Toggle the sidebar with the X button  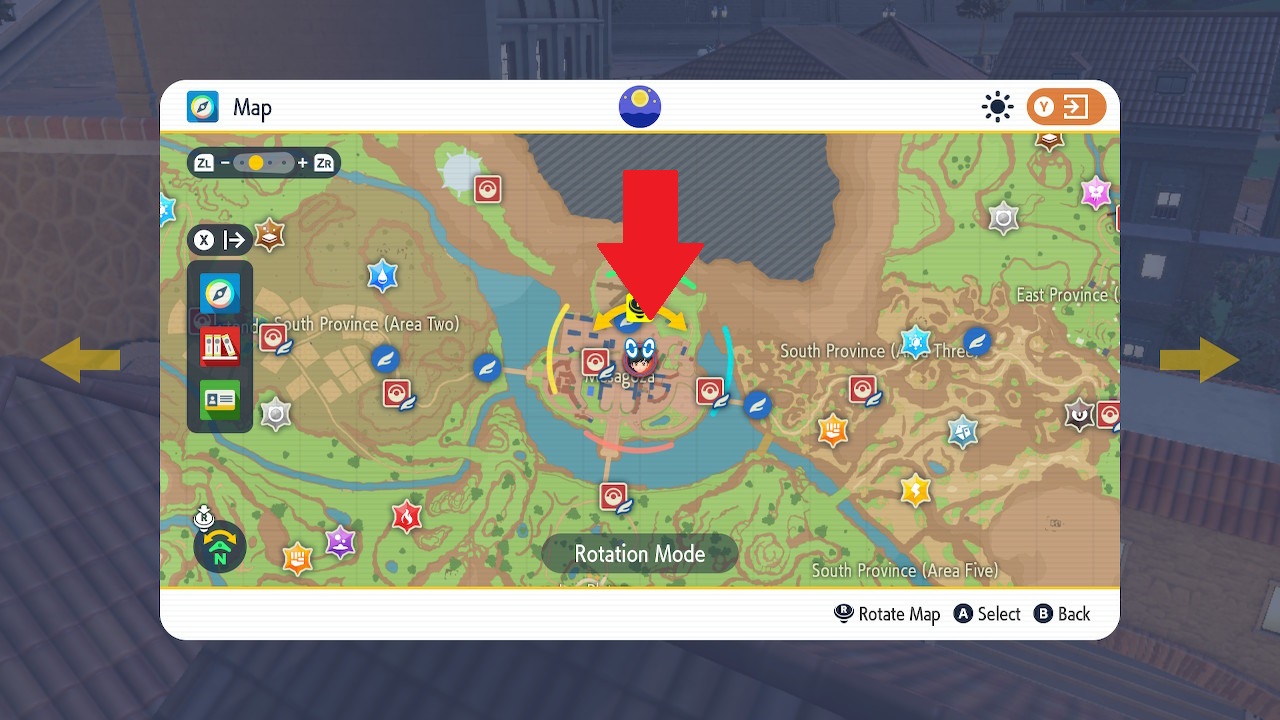[x=204, y=240]
